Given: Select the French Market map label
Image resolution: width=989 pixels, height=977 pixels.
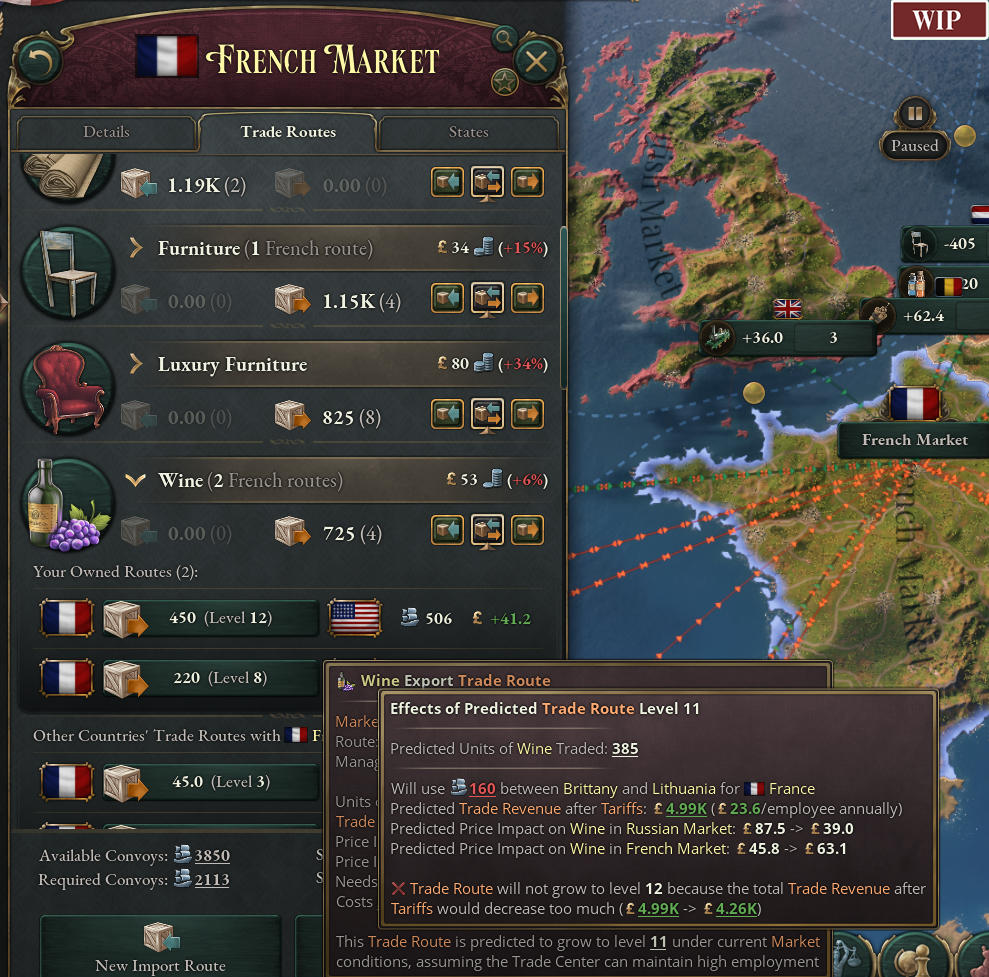Looking at the screenshot, I should click(914, 440).
